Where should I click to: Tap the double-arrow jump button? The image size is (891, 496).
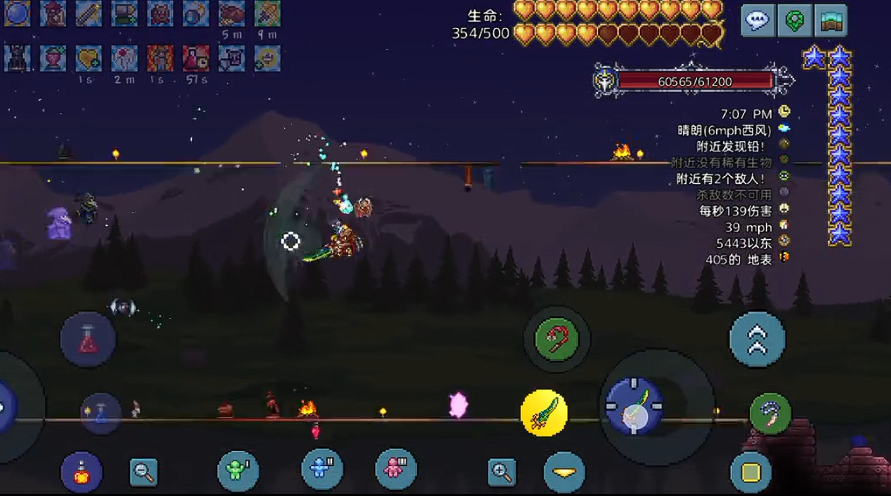[x=757, y=340]
